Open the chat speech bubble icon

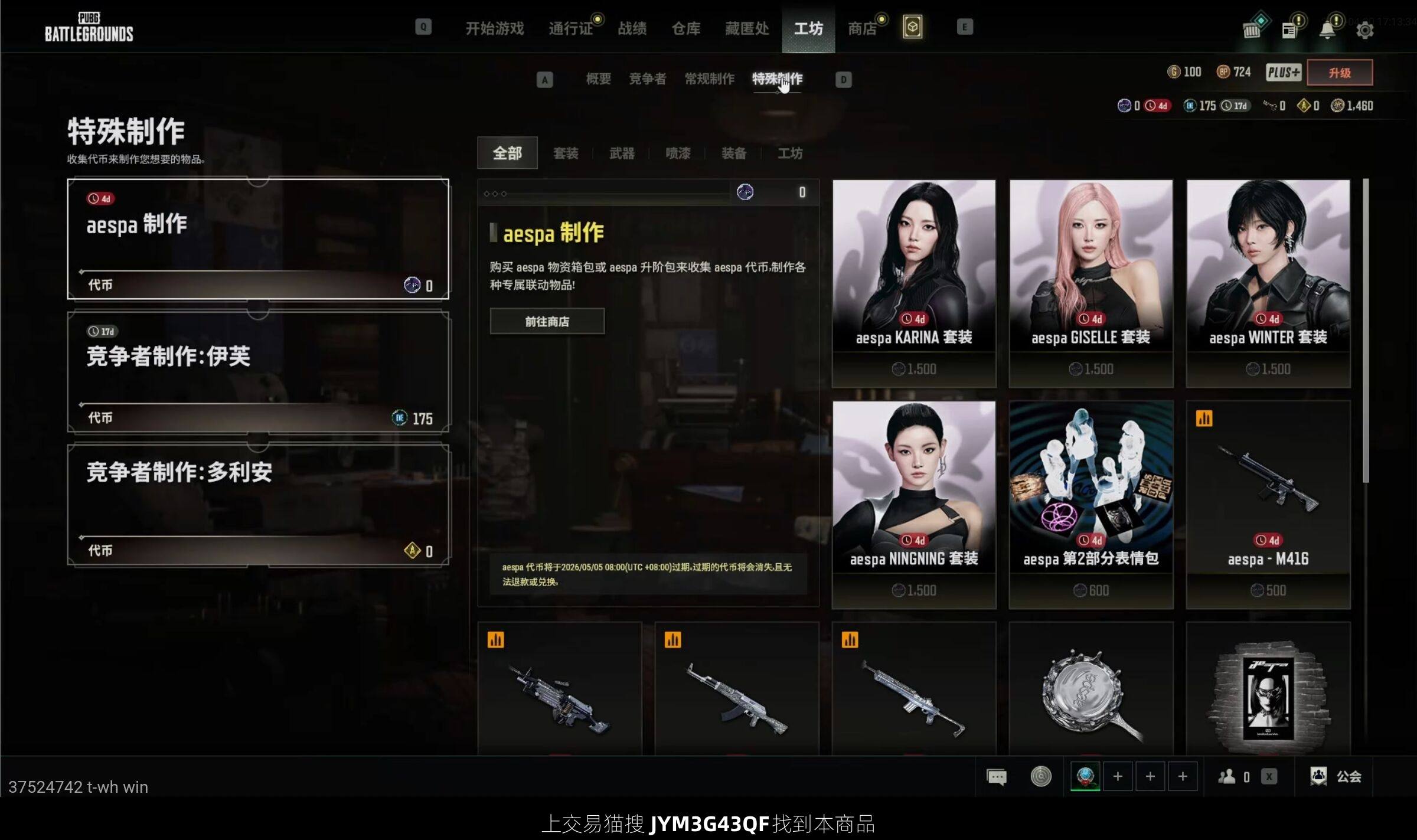coord(997,777)
